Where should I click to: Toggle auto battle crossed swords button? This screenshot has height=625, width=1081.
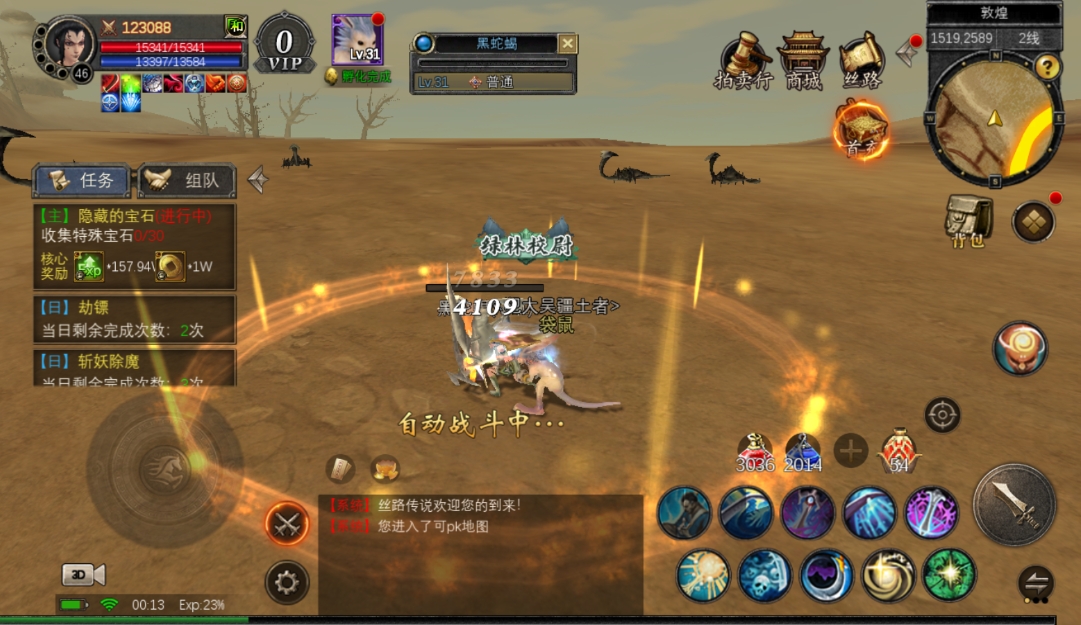(287, 523)
